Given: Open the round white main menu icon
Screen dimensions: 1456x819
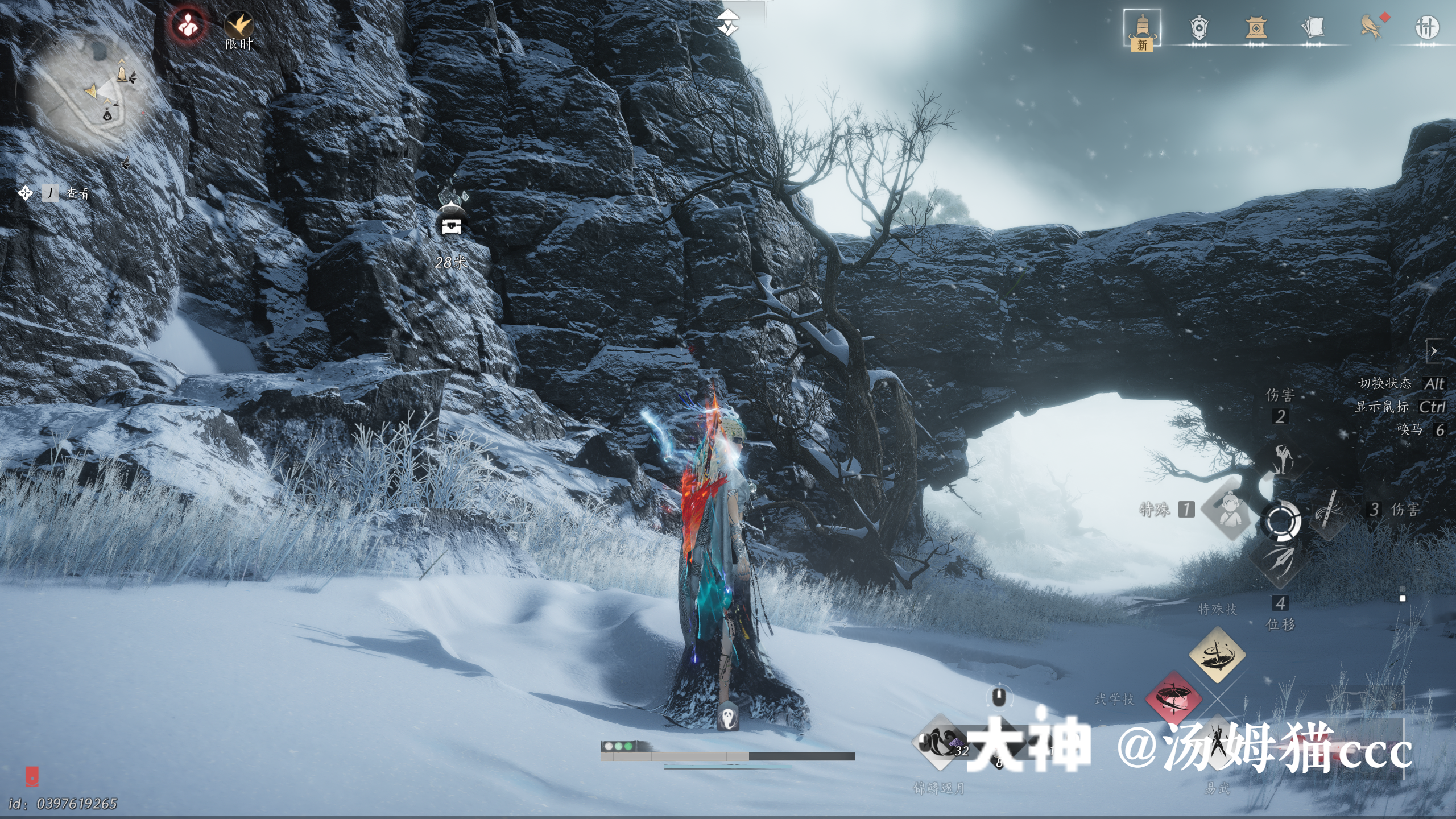Looking at the screenshot, I should (1426, 27).
